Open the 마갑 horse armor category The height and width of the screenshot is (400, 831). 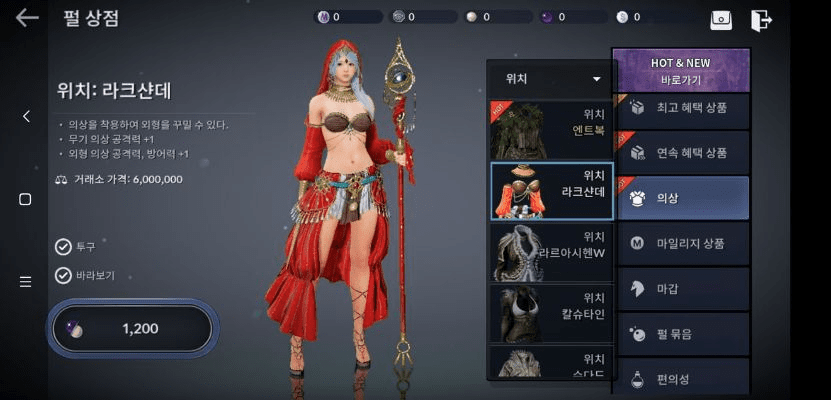(x=681, y=289)
